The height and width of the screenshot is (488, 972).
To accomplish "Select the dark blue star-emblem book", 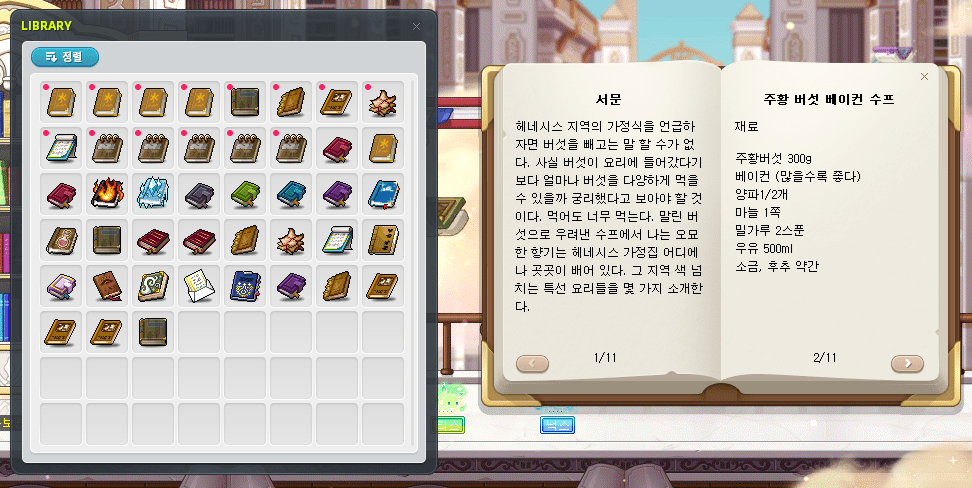I will click(x=244, y=285).
